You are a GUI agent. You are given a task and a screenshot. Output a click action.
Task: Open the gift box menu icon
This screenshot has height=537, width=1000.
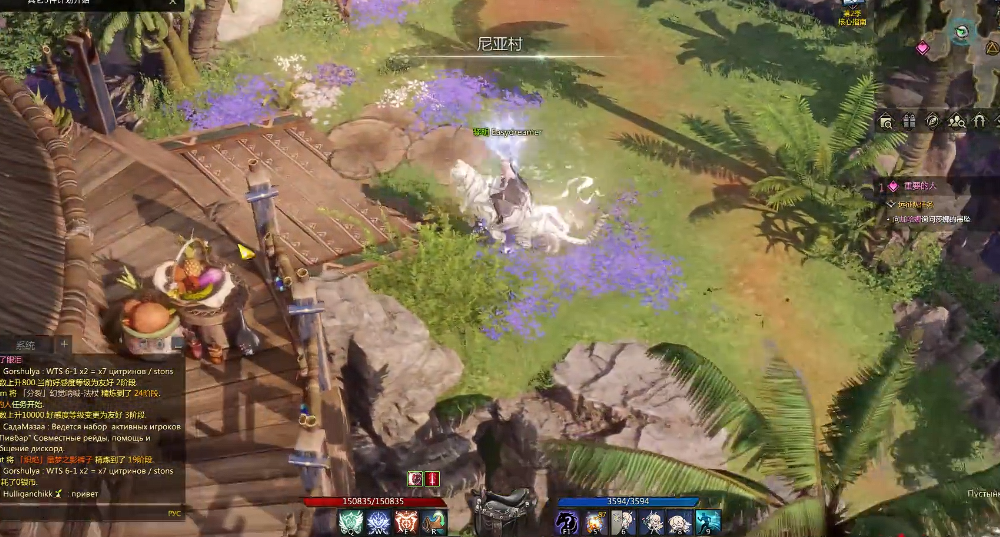(x=909, y=121)
